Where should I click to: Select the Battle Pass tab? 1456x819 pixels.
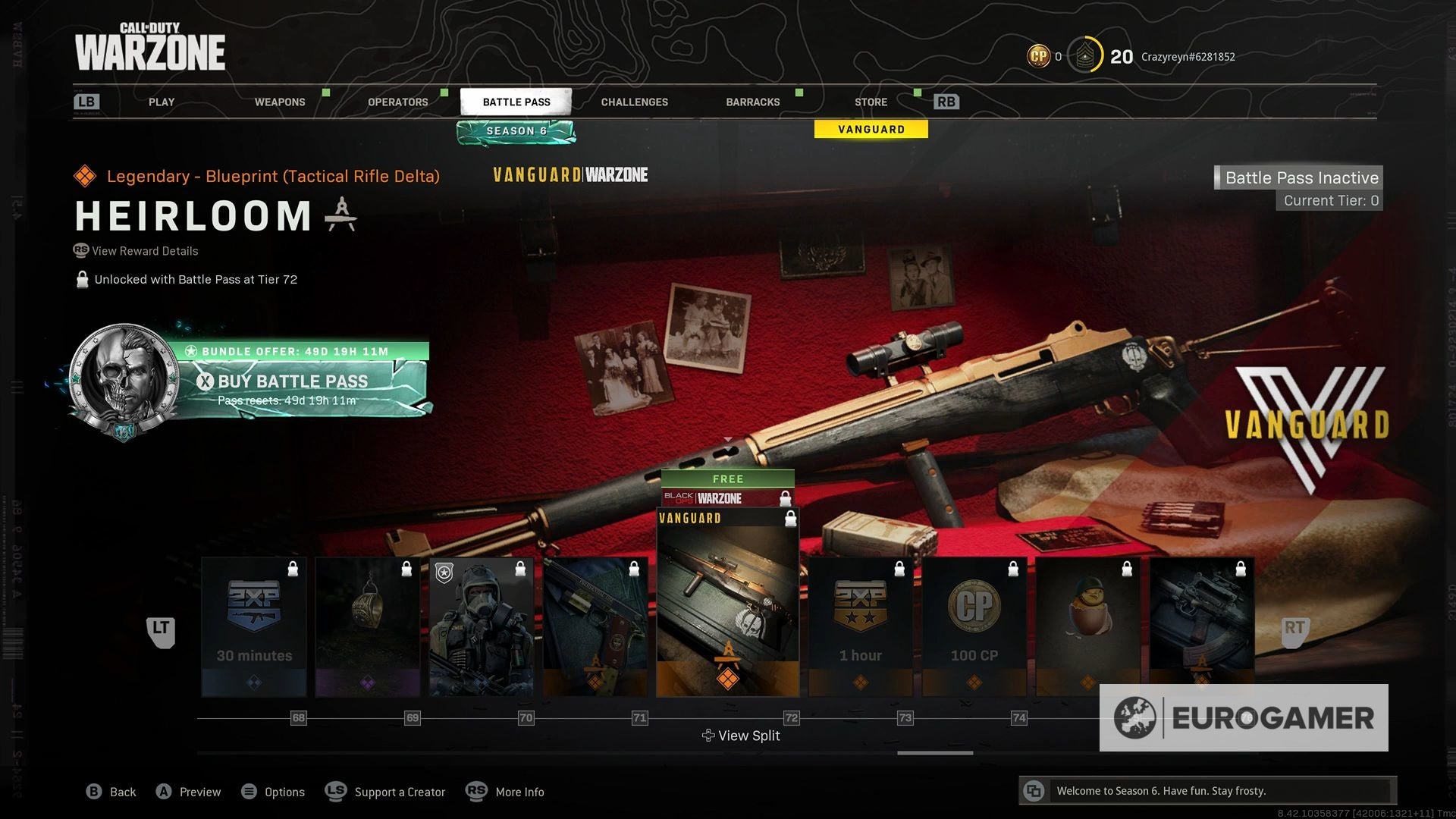pyautogui.click(x=516, y=102)
